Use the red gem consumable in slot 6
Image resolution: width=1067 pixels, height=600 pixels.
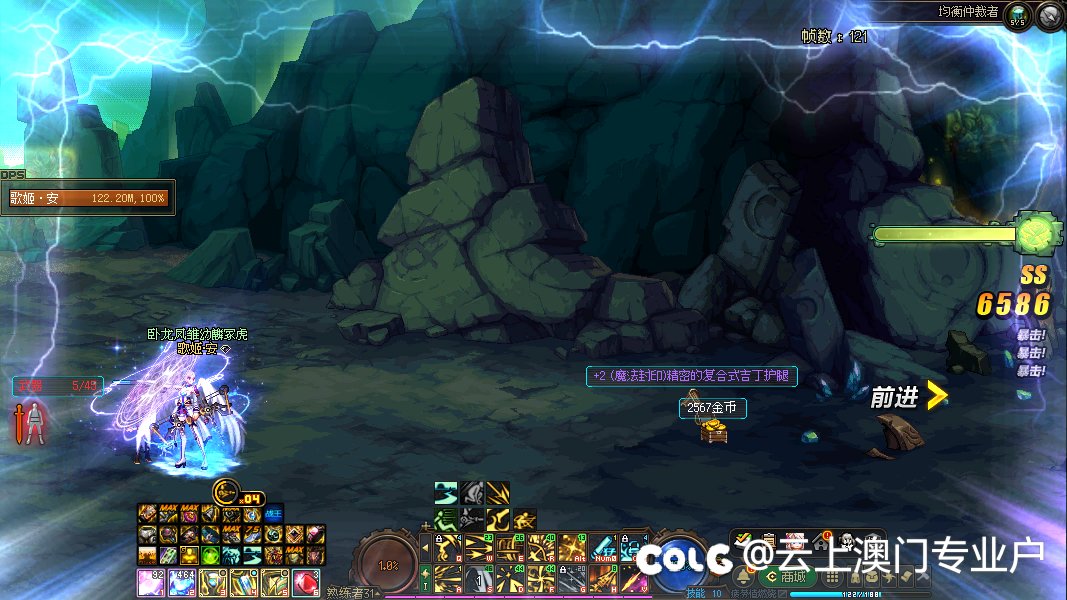(x=308, y=581)
